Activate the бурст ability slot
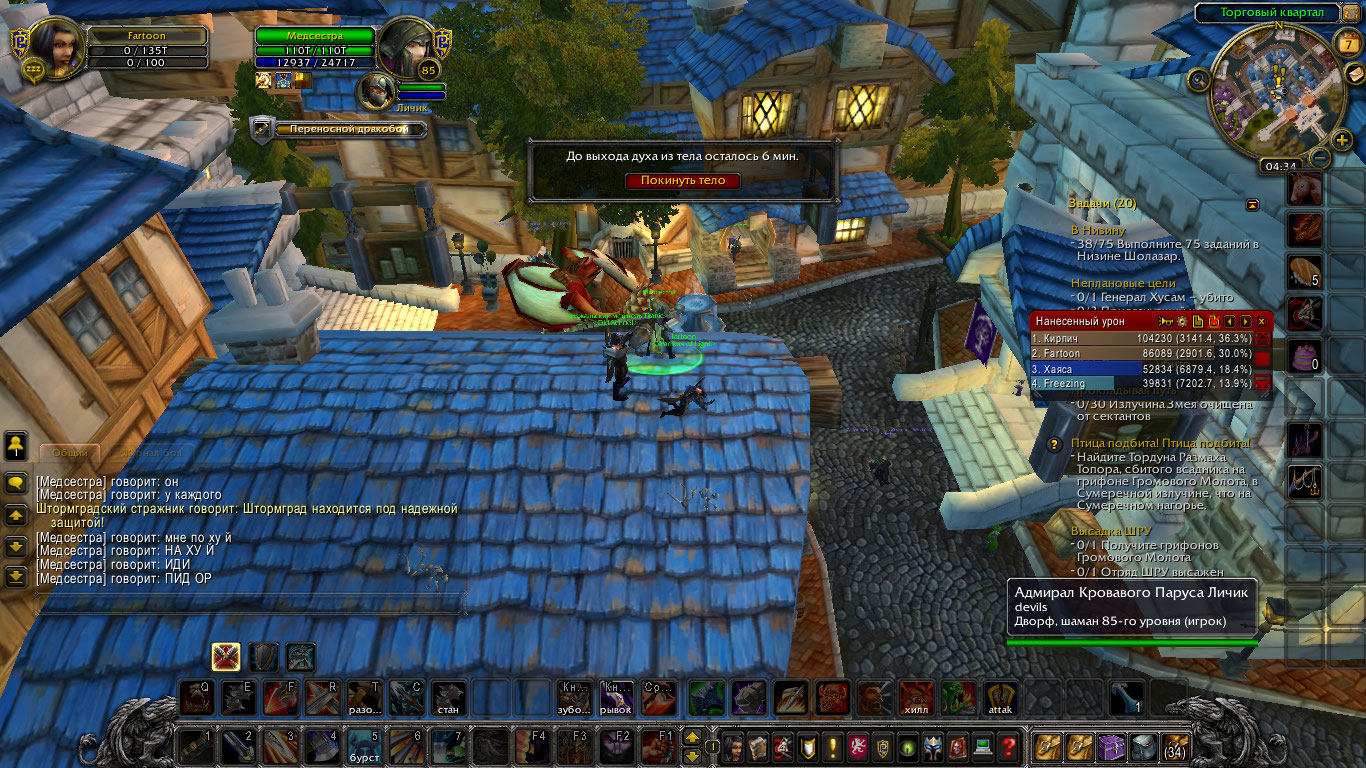This screenshot has width=1366, height=768. click(363, 745)
